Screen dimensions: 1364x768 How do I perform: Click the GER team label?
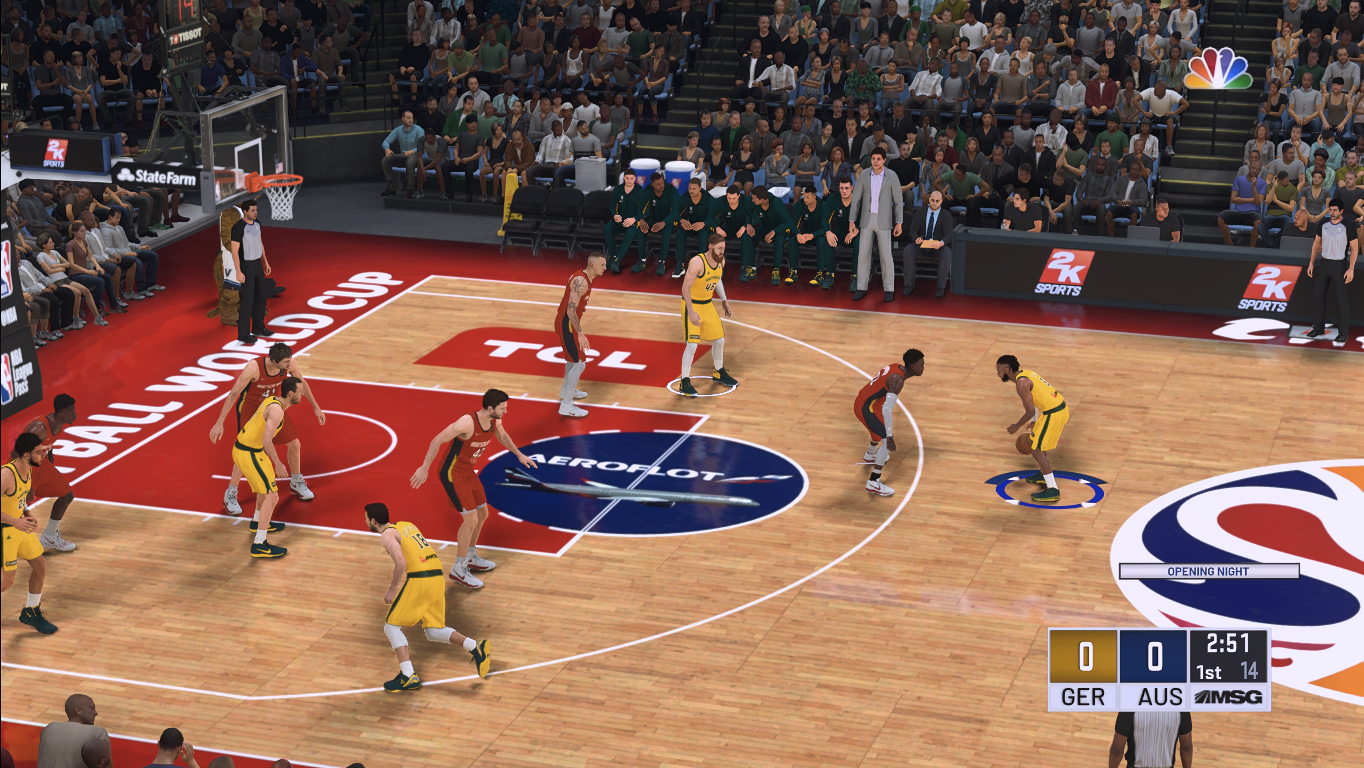pyautogui.click(x=1083, y=697)
